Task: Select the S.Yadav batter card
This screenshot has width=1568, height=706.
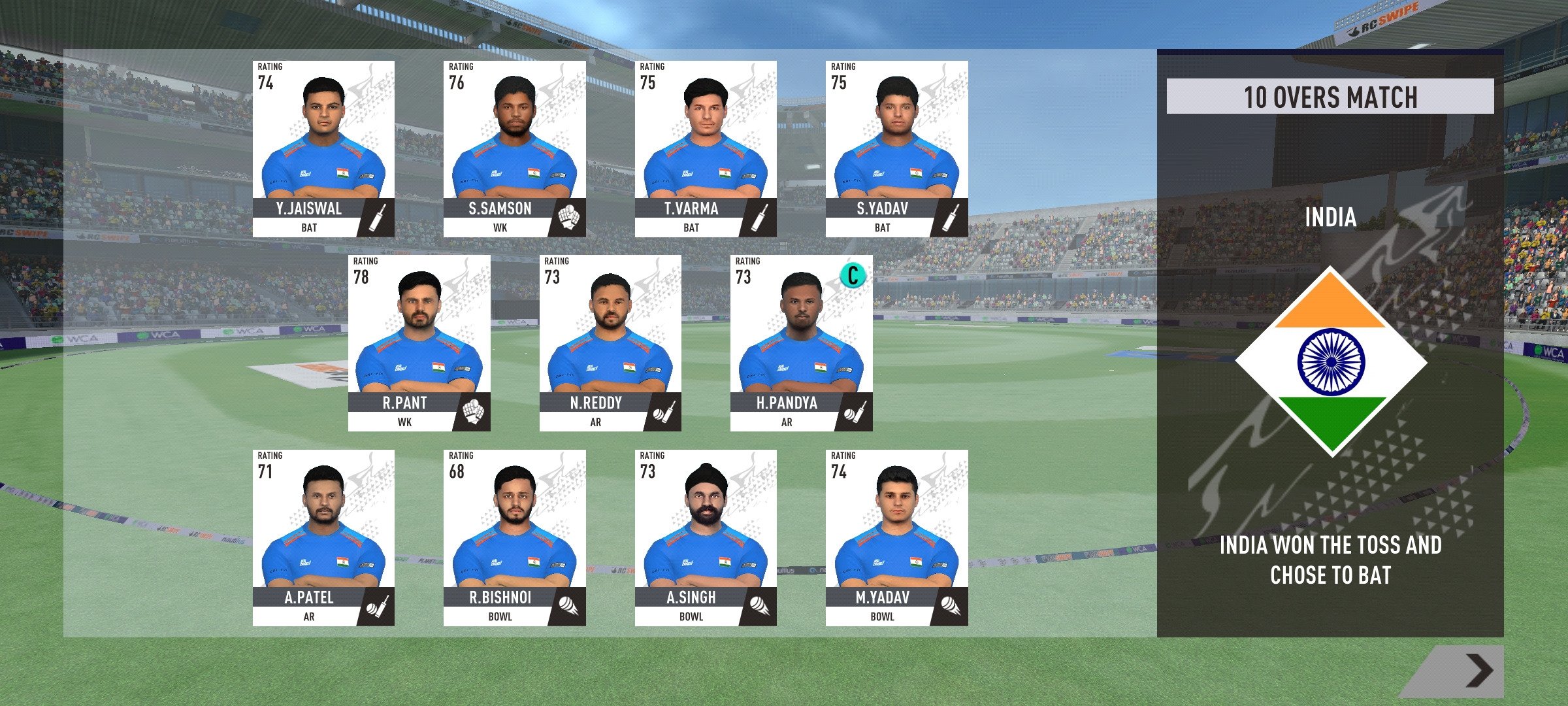Action: pyautogui.click(x=896, y=149)
